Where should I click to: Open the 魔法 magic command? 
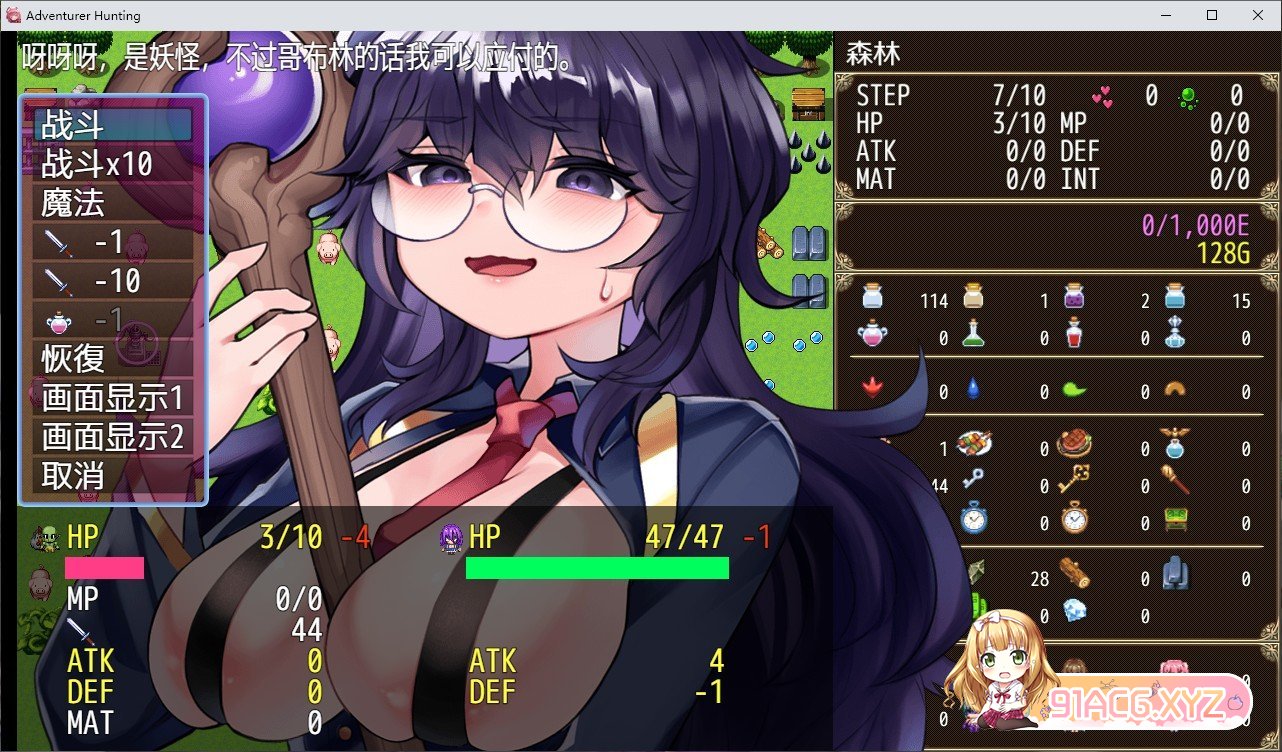[112, 203]
